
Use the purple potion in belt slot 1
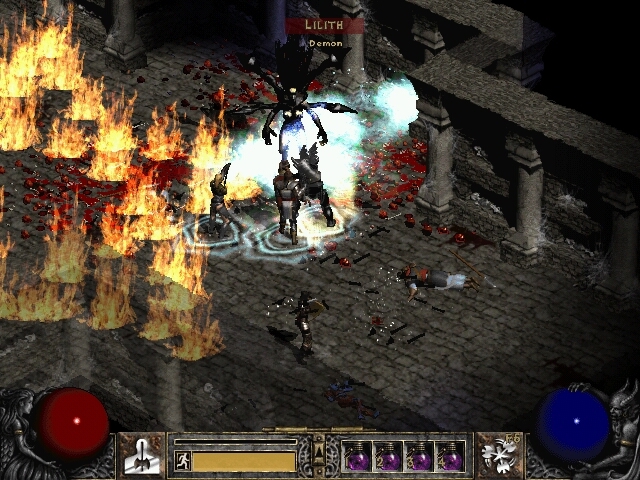358,456
